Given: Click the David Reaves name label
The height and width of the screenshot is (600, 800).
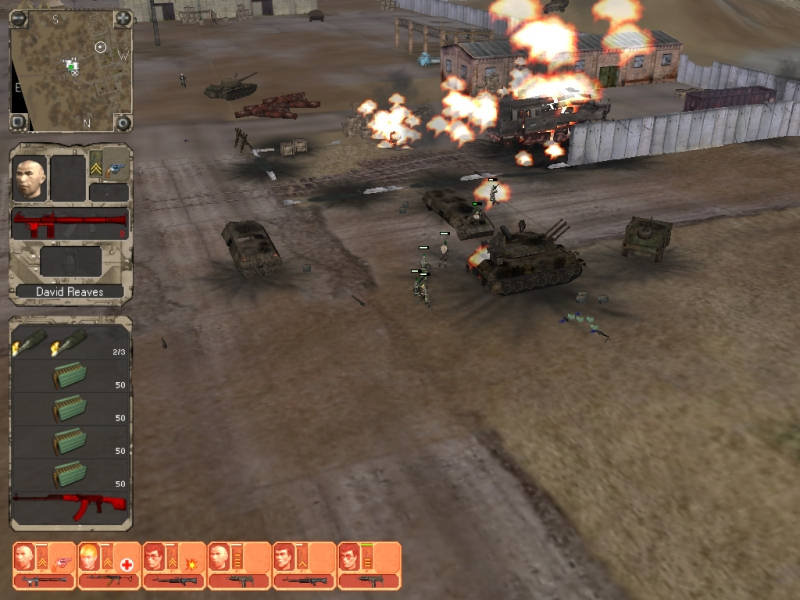Looking at the screenshot, I should pos(70,292).
